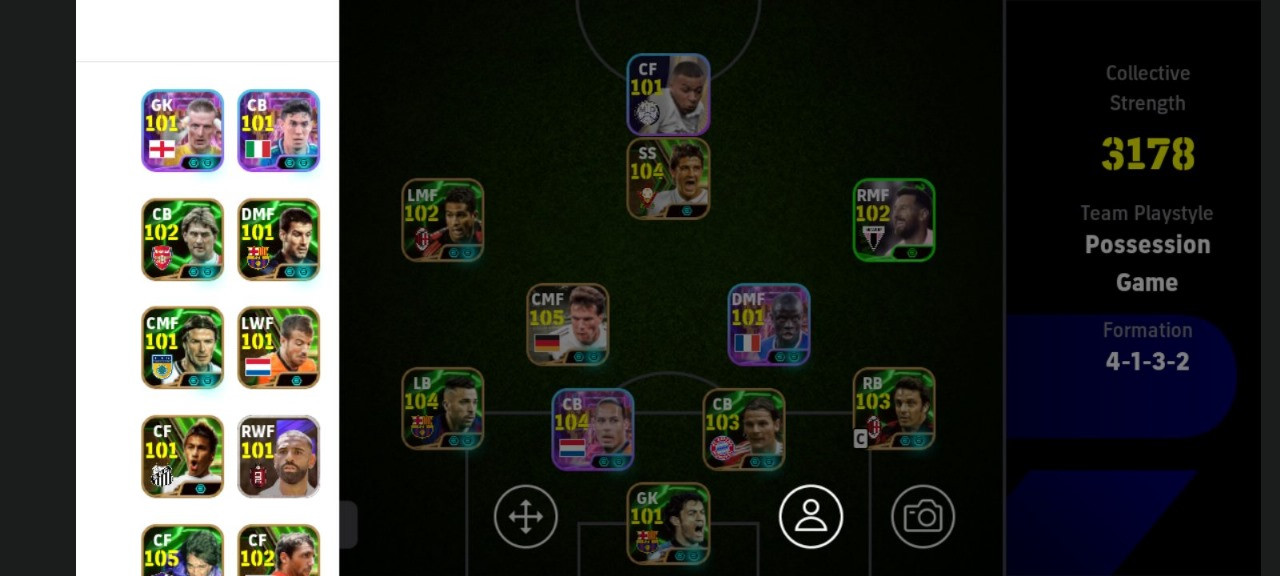Screen dimensions: 1280x576
Task: Tap the camera icon button
Action: tap(923, 517)
